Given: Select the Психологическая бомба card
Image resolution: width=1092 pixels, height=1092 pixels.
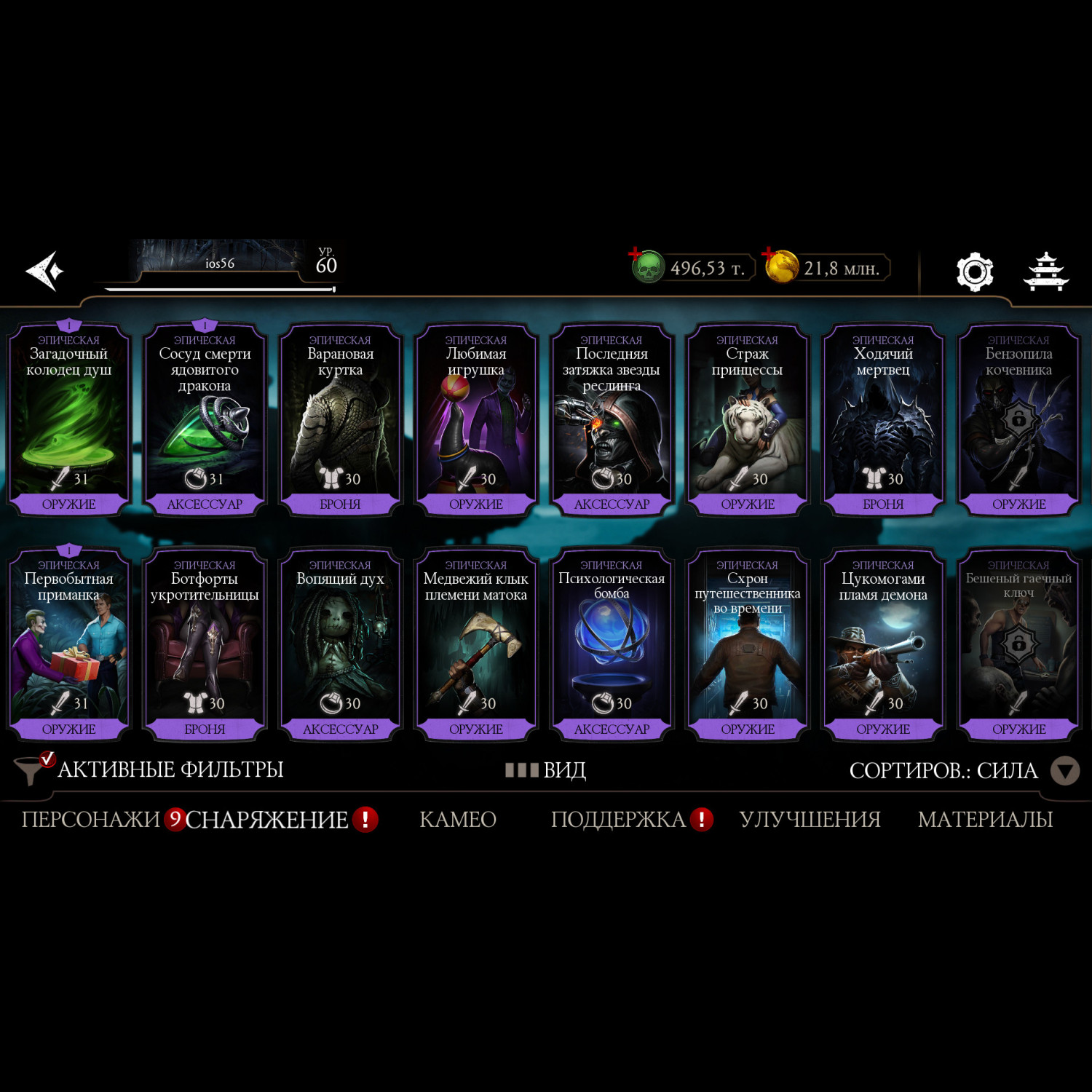Looking at the screenshot, I should point(612,645).
